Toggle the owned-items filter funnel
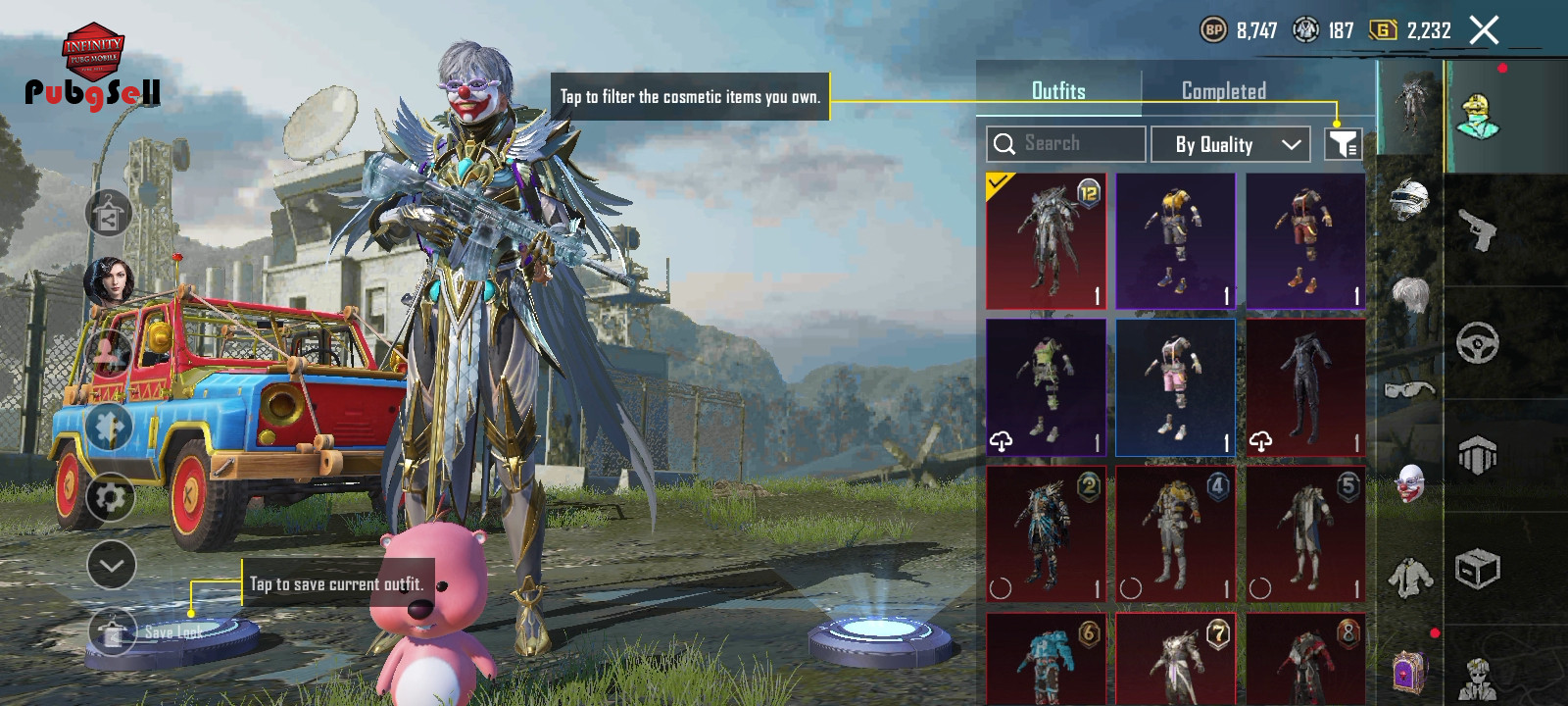 (1343, 145)
